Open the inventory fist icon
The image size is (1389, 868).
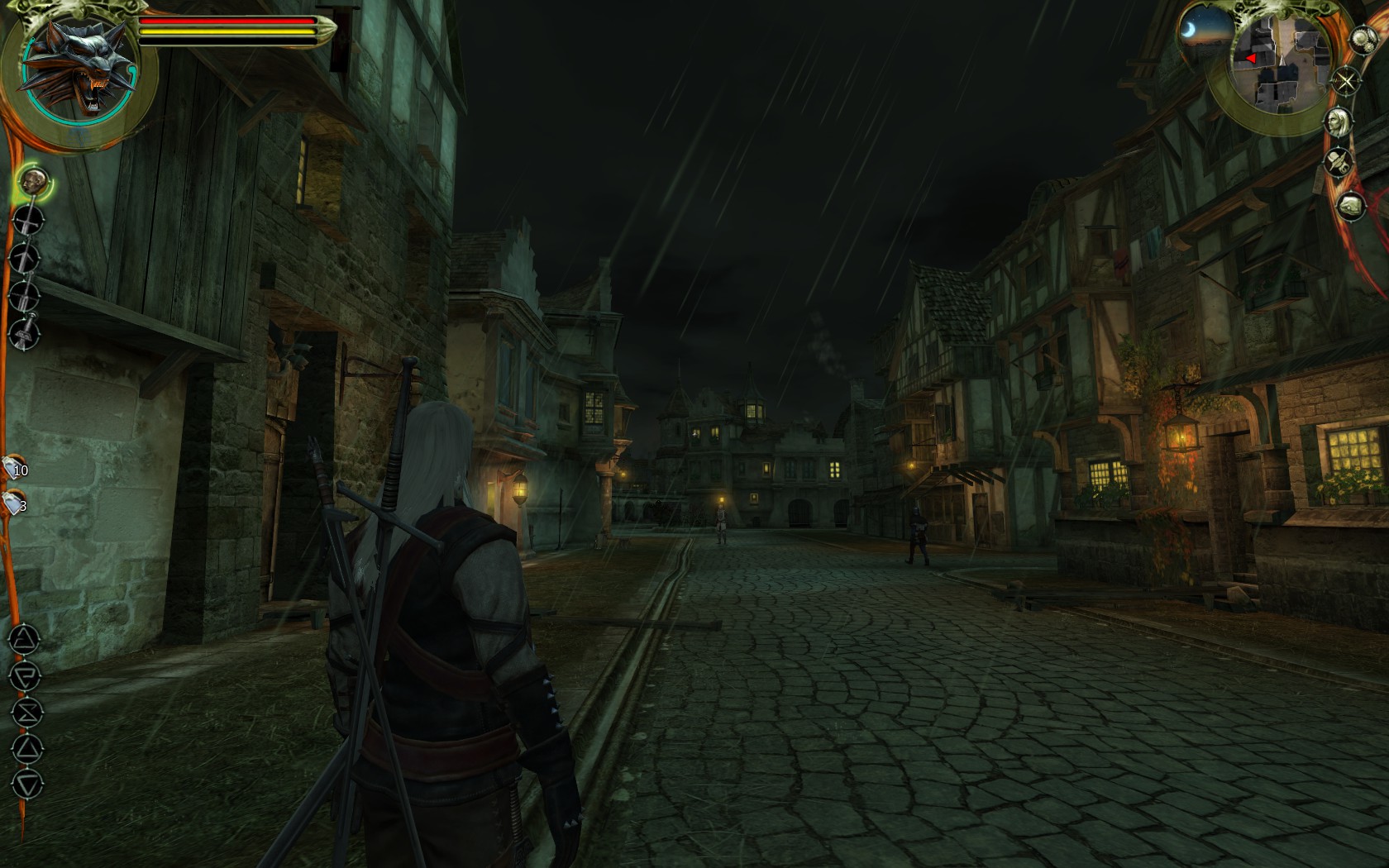pyautogui.click(x=1350, y=206)
